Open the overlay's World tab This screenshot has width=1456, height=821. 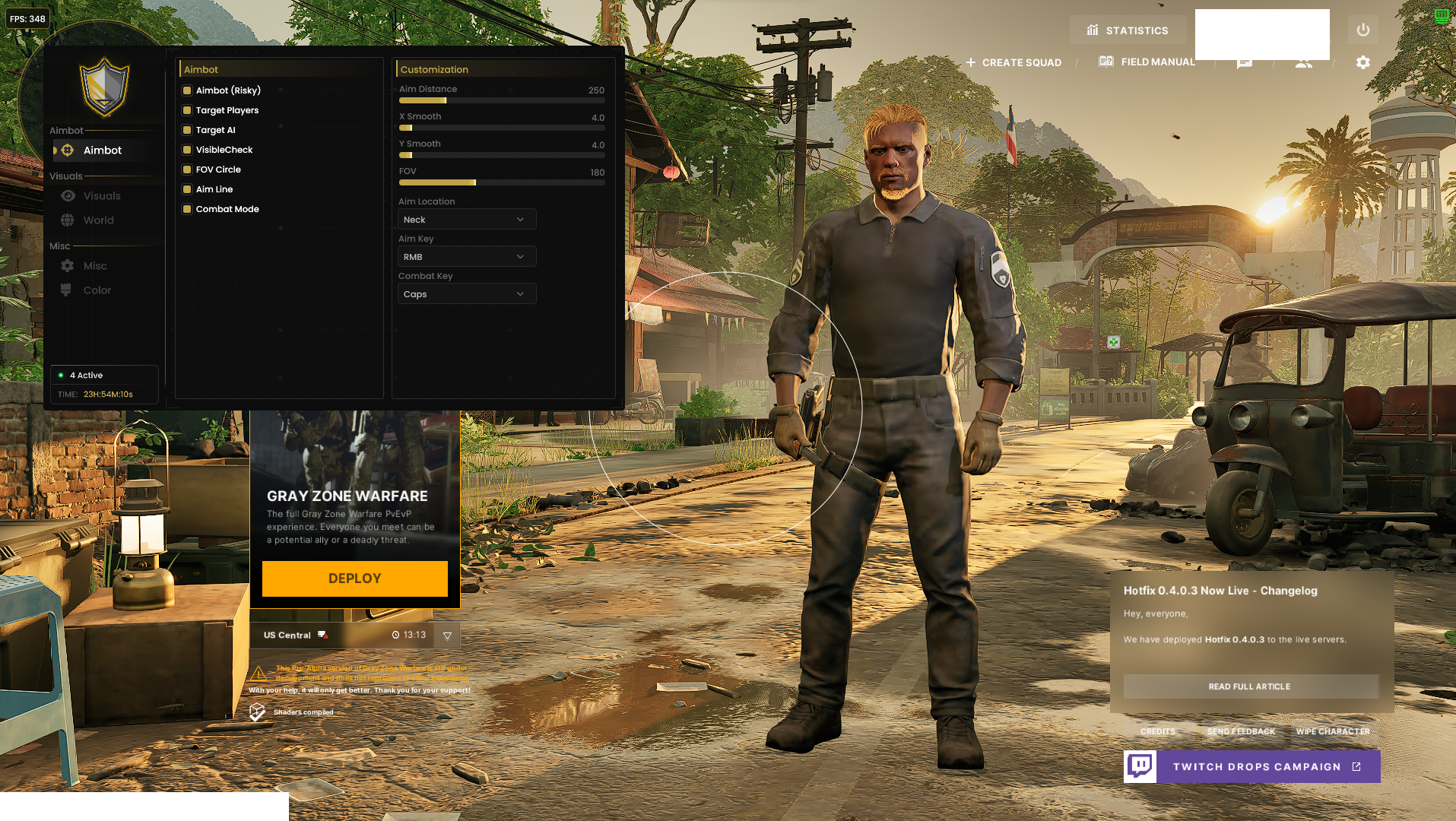pyautogui.click(x=98, y=220)
